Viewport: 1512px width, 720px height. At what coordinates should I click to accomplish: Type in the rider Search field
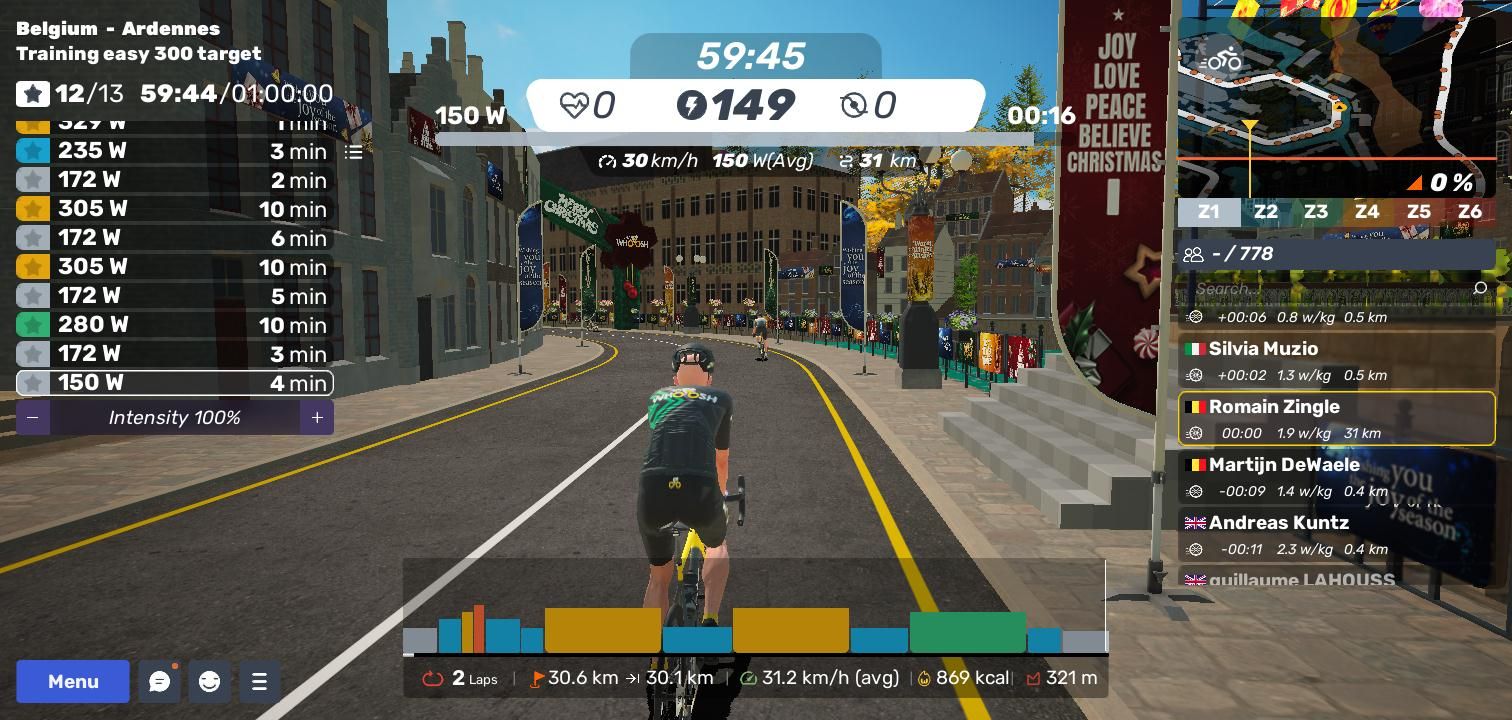(x=1330, y=288)
